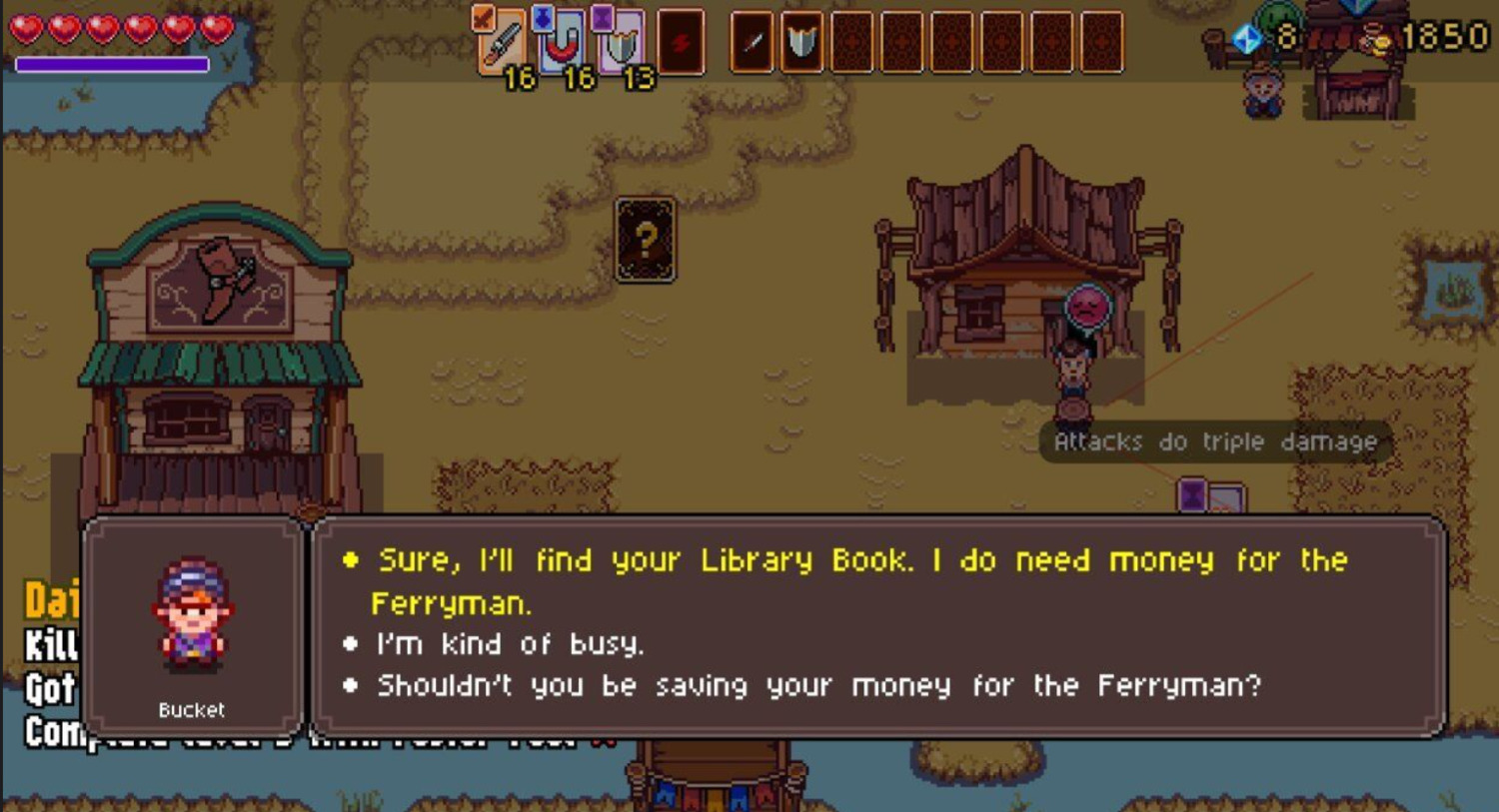Click the dark red lightning bolt card
Viewport: 1499px width, 812px height.
[682, 42]
